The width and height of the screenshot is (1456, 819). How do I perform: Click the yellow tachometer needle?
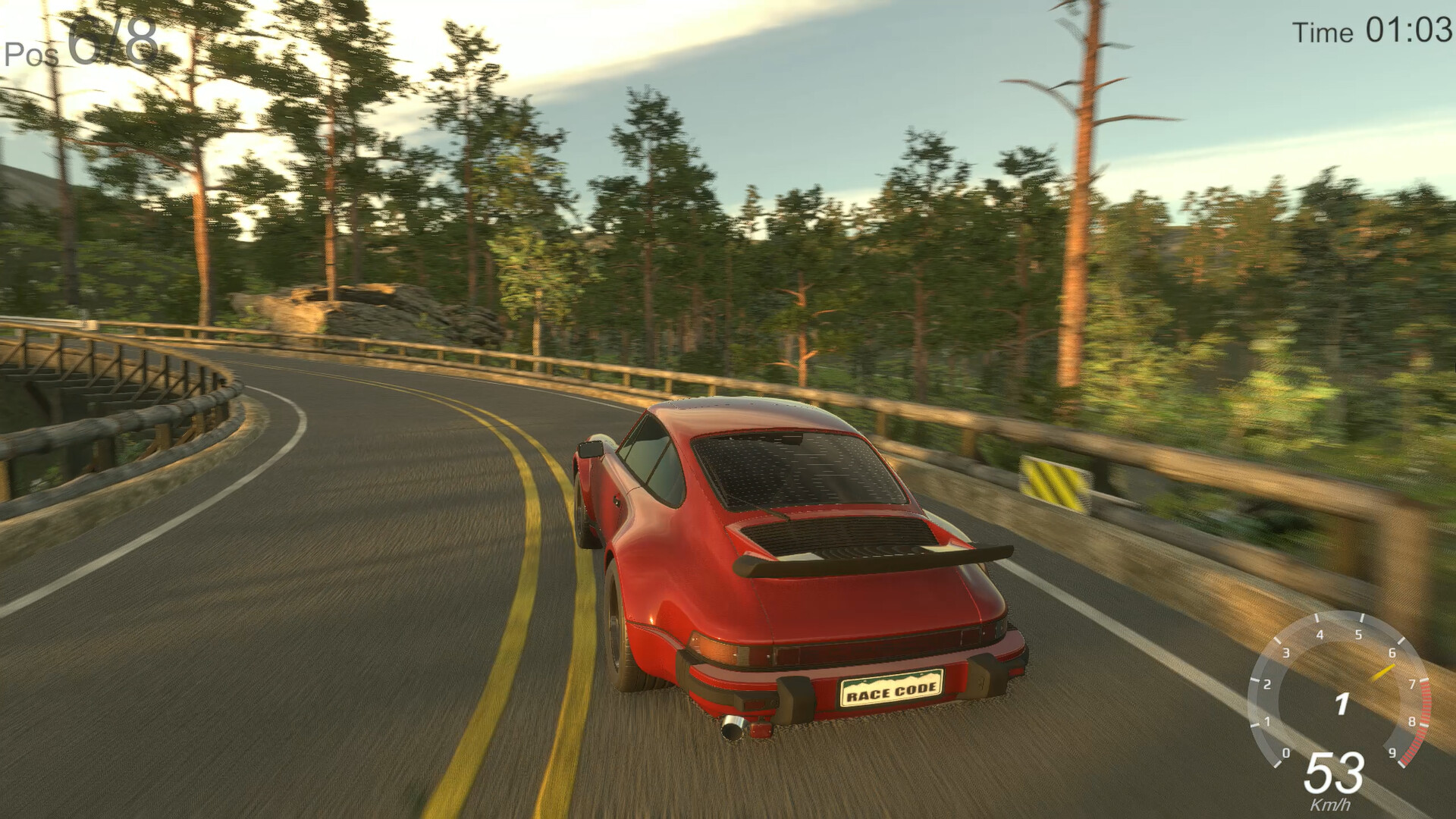[x=1384, y=671]
